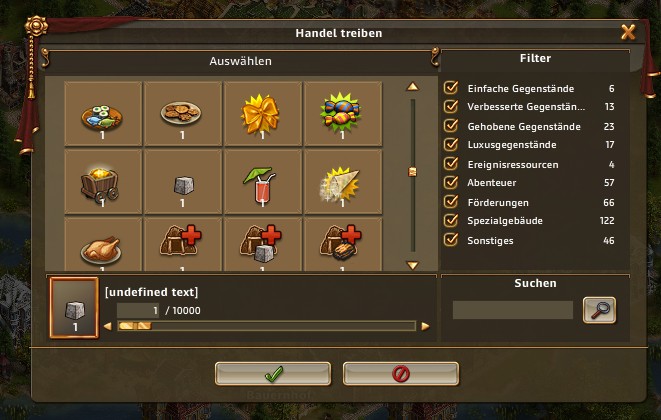
Task: Select the roast chicken item
Action: coord(103,244)
